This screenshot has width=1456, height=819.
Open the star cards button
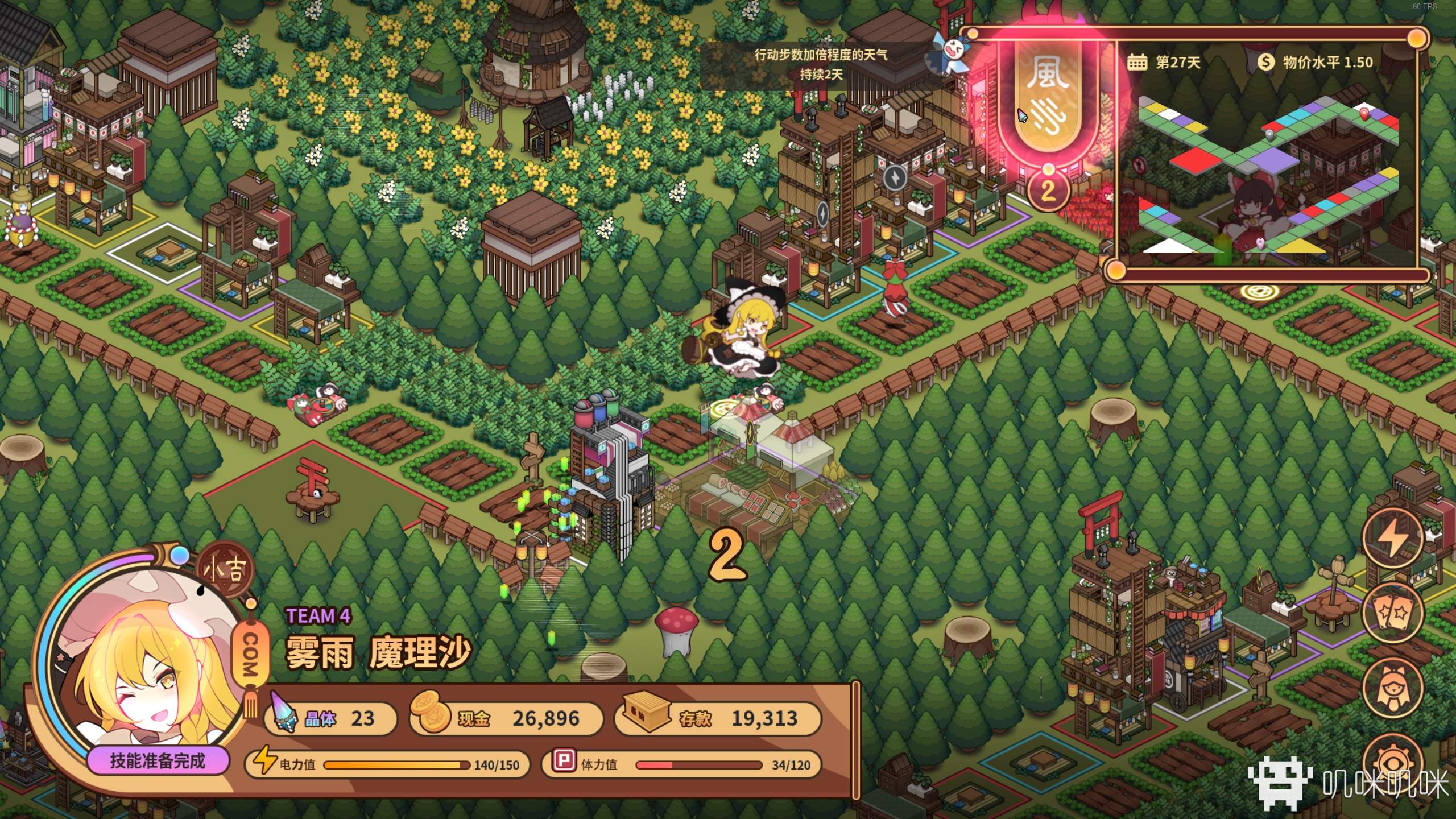click(x=1392, y=612)
